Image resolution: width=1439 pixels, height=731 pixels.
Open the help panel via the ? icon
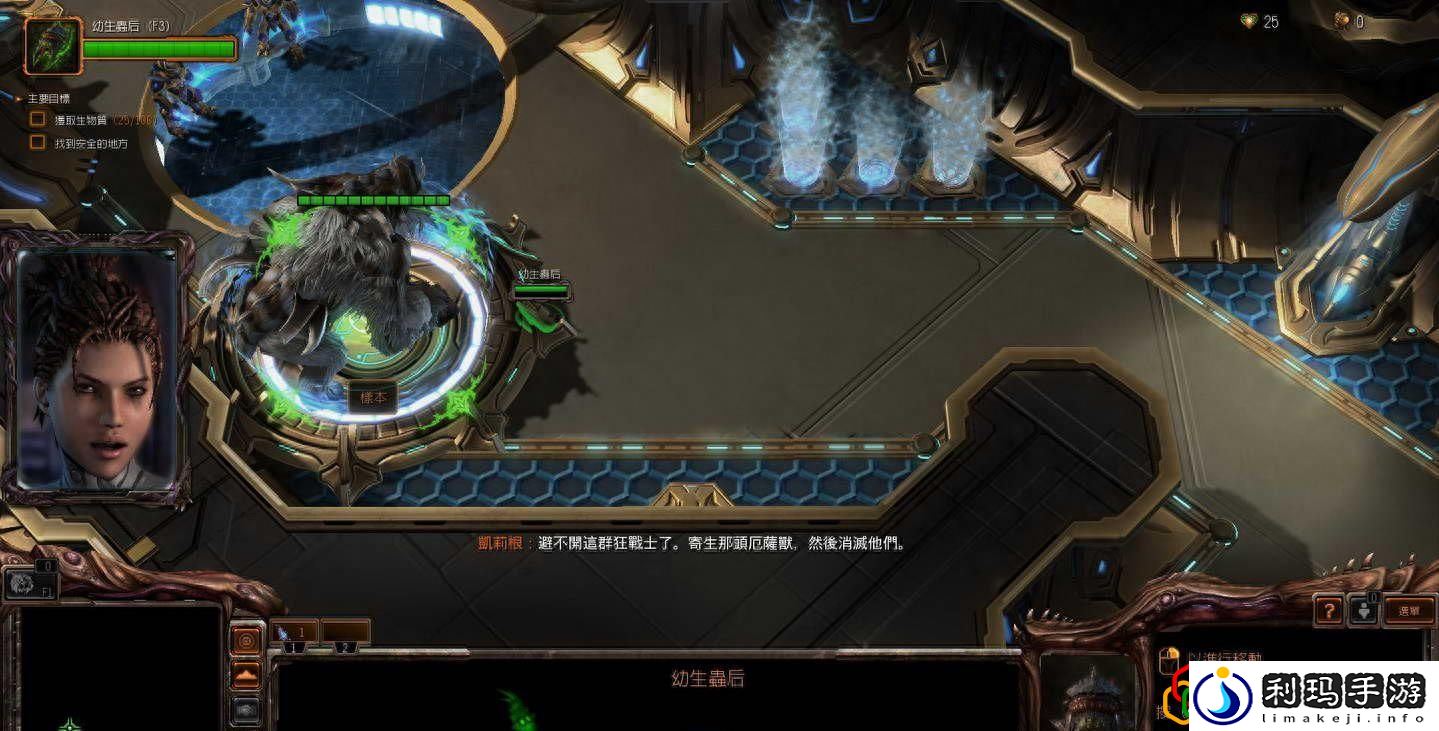[1328, 610]
